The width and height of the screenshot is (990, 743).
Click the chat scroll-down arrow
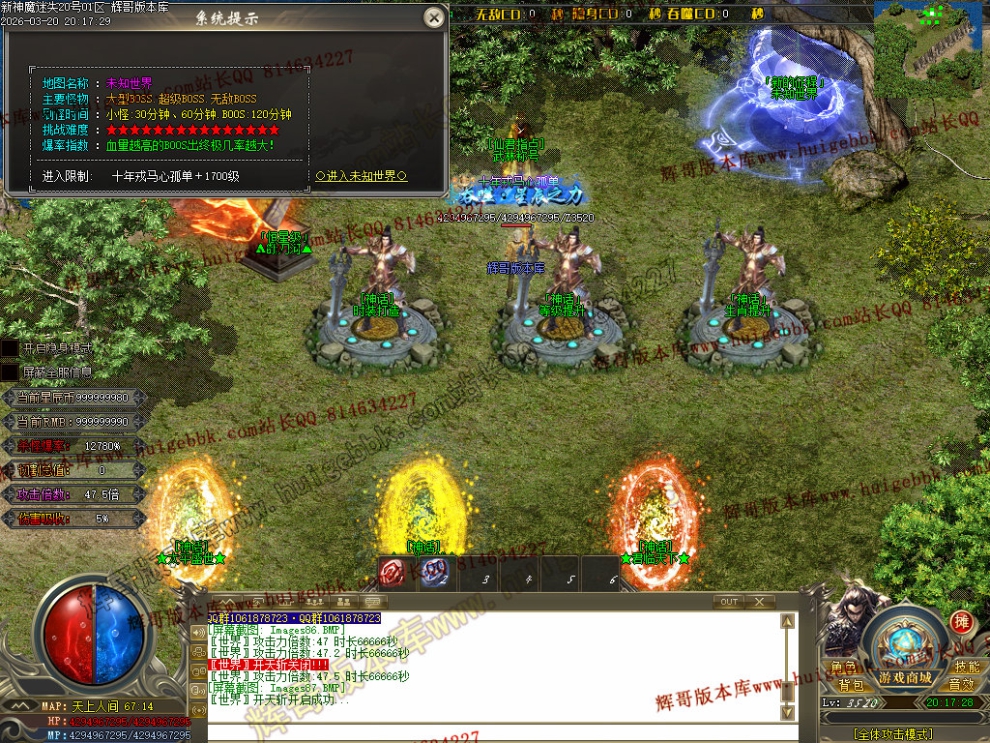click(x=788, y=712)
